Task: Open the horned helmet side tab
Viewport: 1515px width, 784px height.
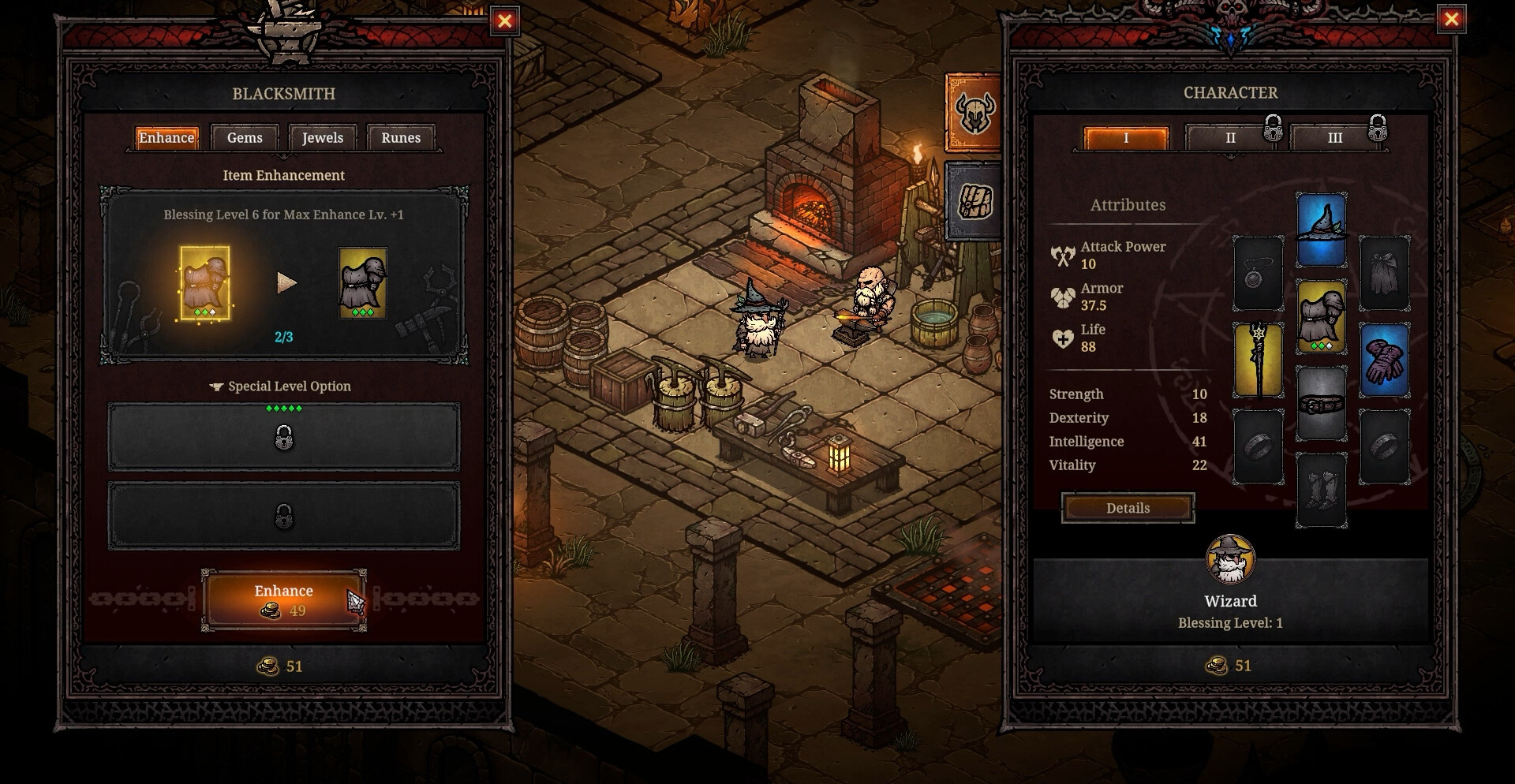Action: [974, 112]
